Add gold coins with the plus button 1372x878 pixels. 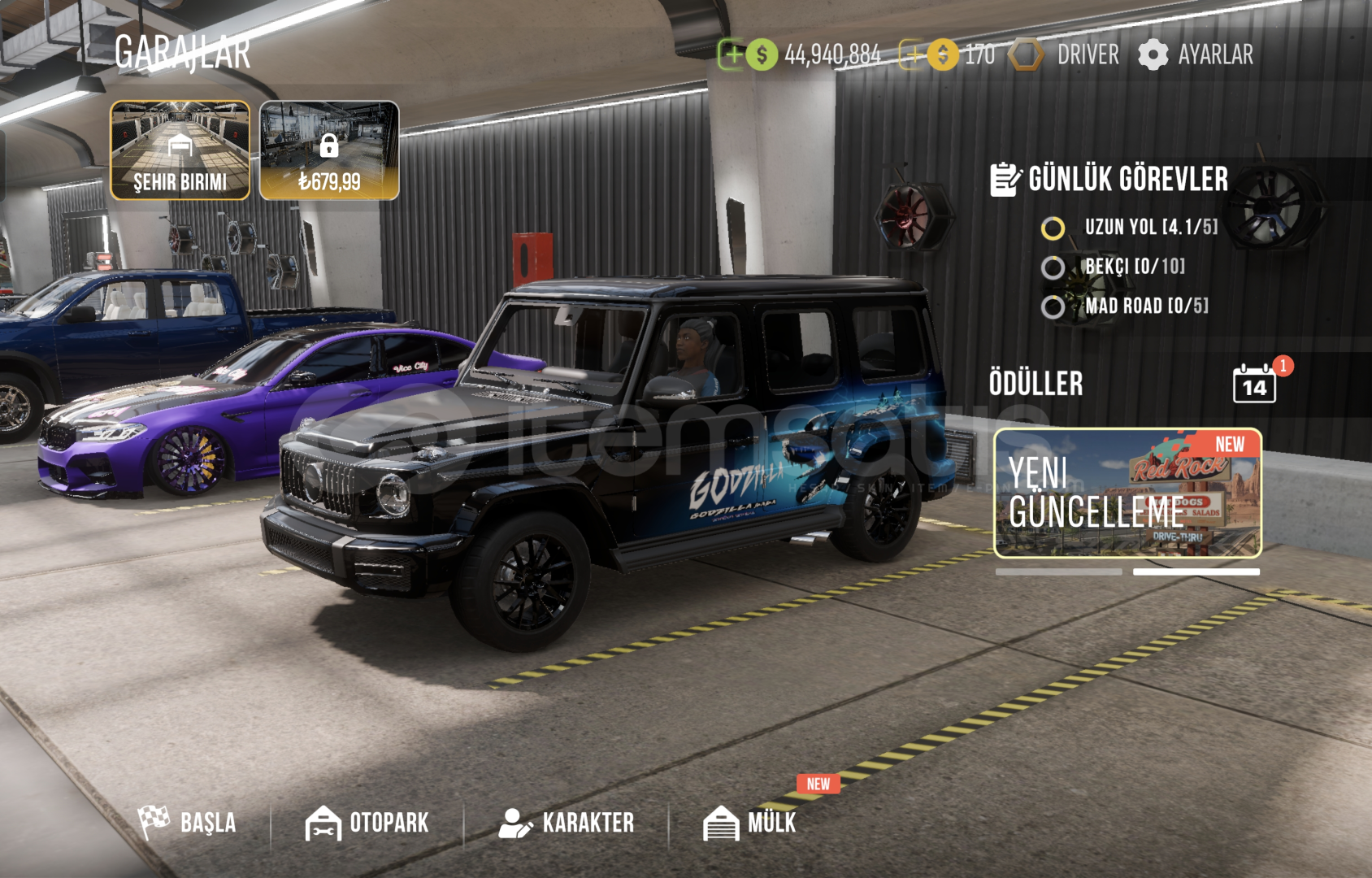tap(913, 54)
